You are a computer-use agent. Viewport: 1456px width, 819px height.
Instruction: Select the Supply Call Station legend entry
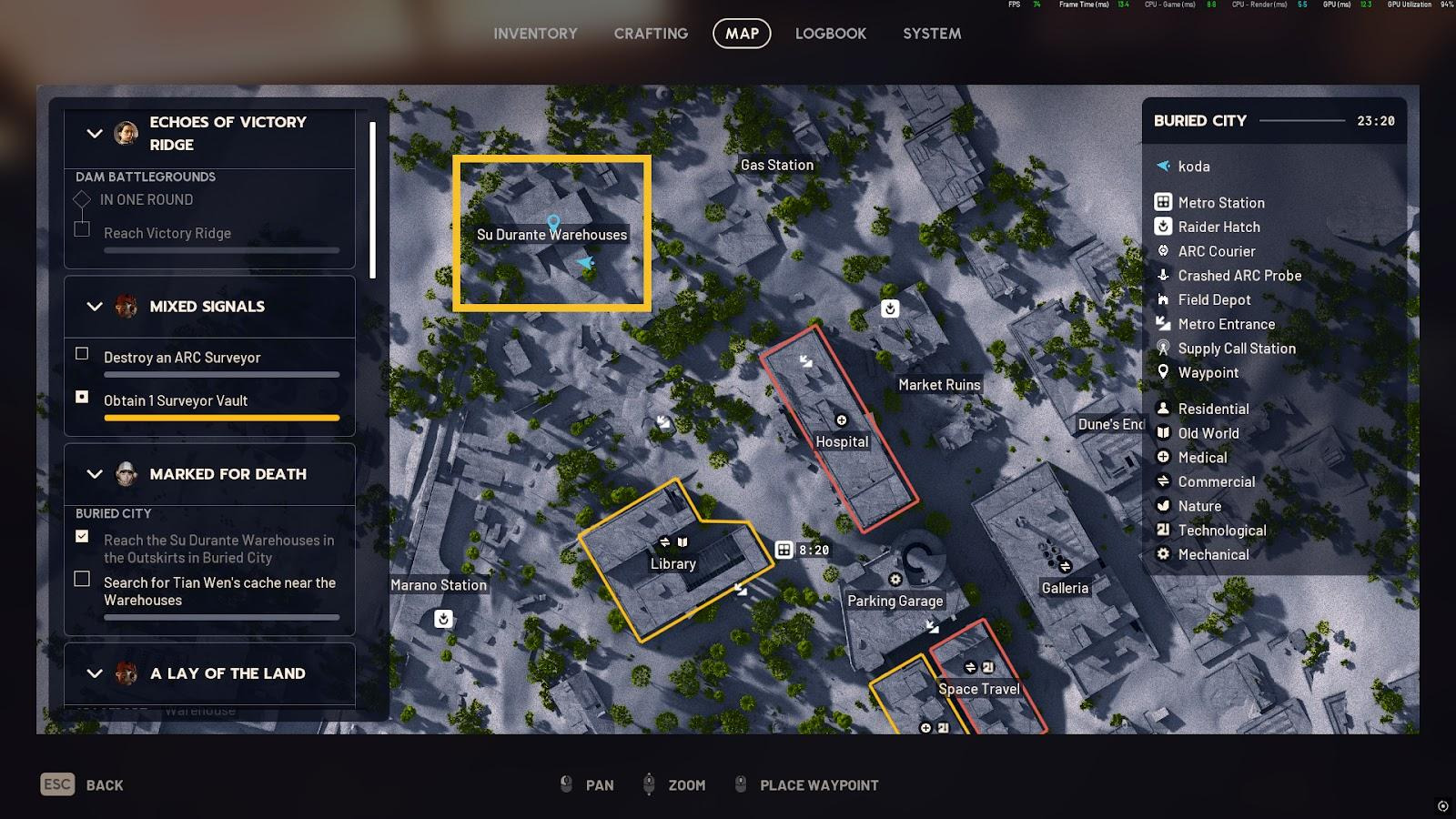[1236, 349]
